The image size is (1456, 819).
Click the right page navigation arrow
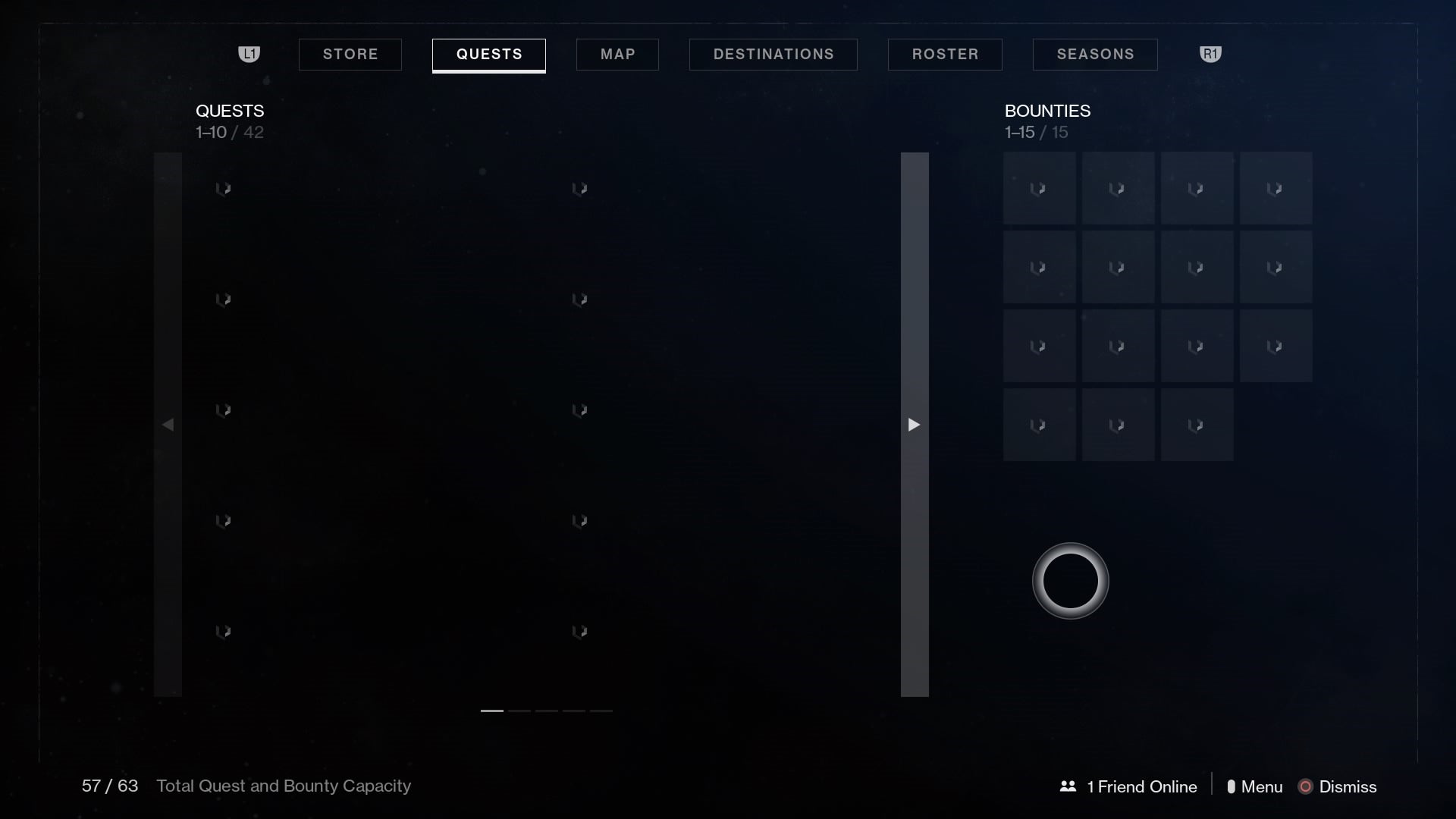pos(914,425)
